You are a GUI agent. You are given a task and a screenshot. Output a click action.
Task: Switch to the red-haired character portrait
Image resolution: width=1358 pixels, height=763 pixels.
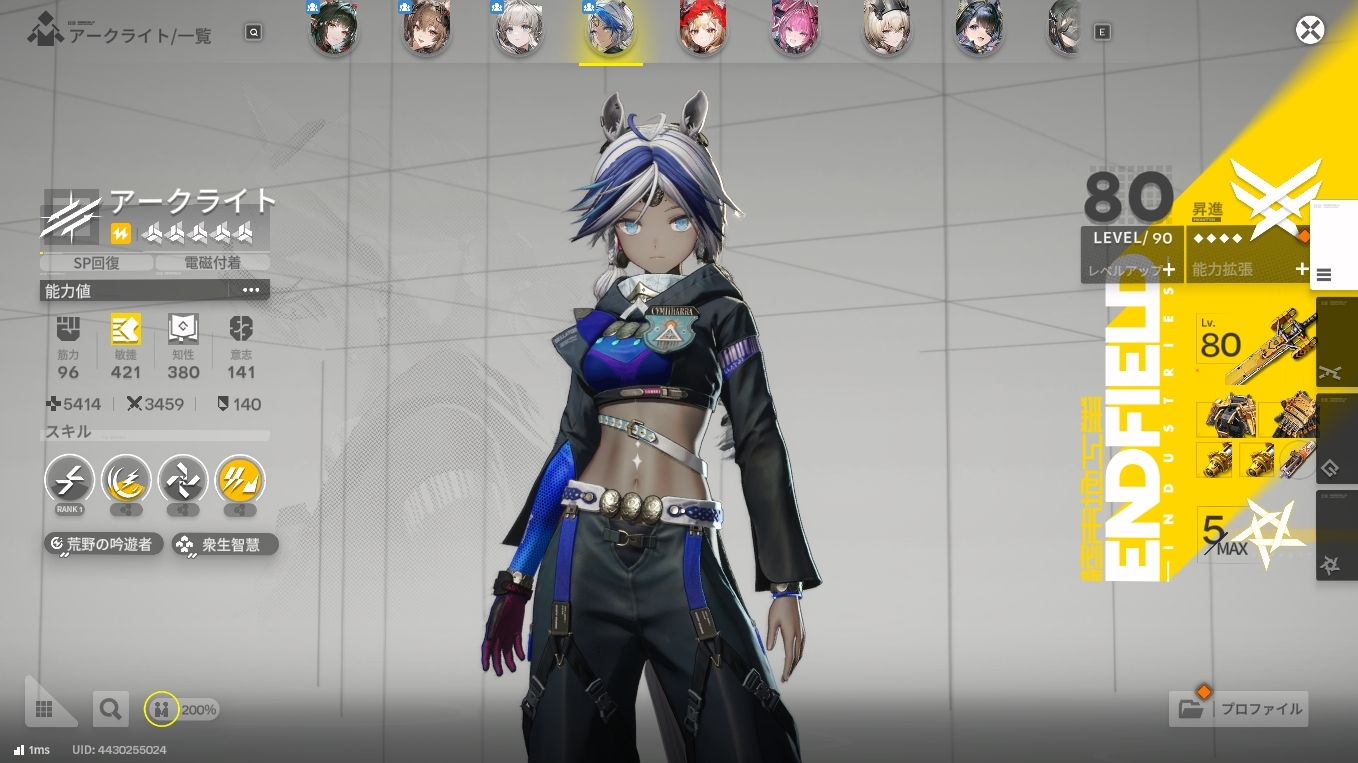pos(703,28)
